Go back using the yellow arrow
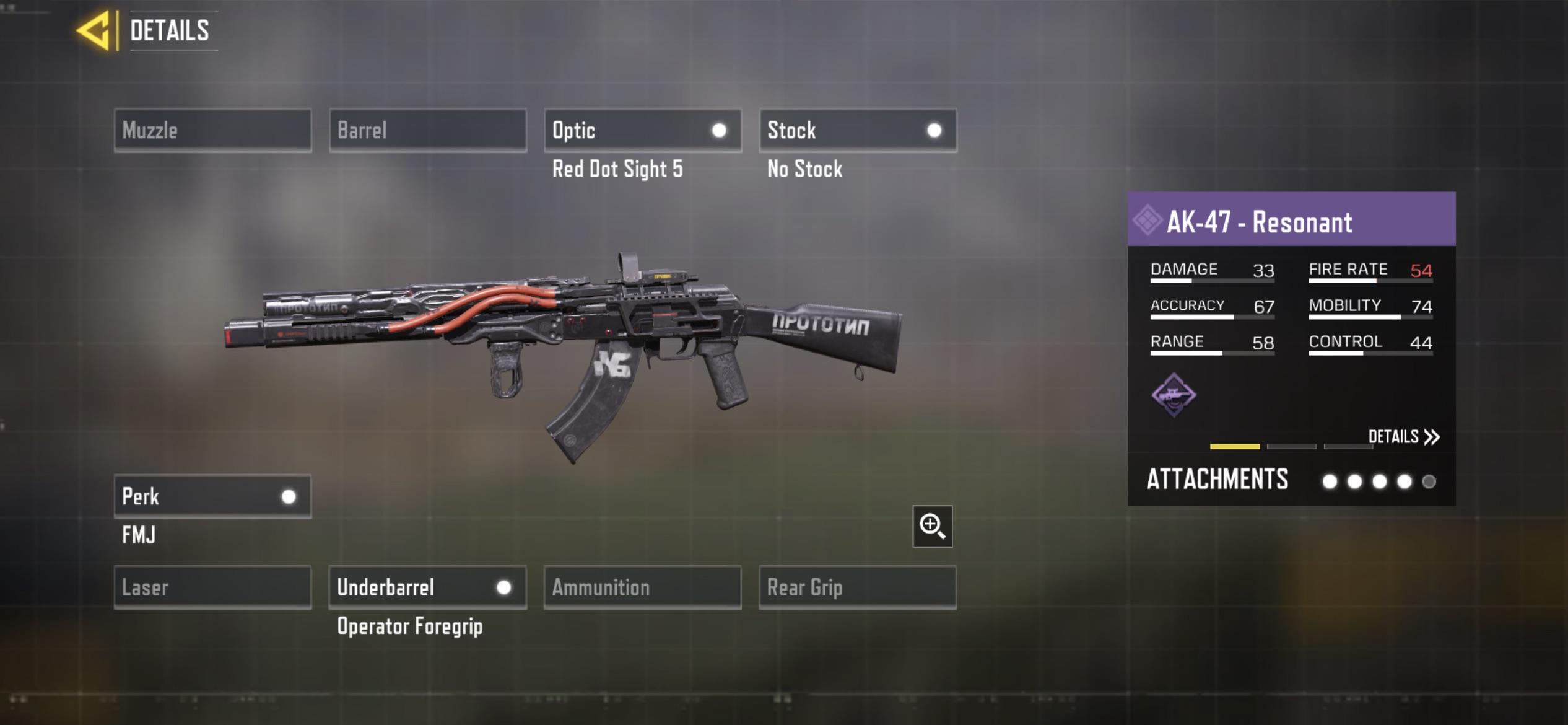 click(94, 30)
